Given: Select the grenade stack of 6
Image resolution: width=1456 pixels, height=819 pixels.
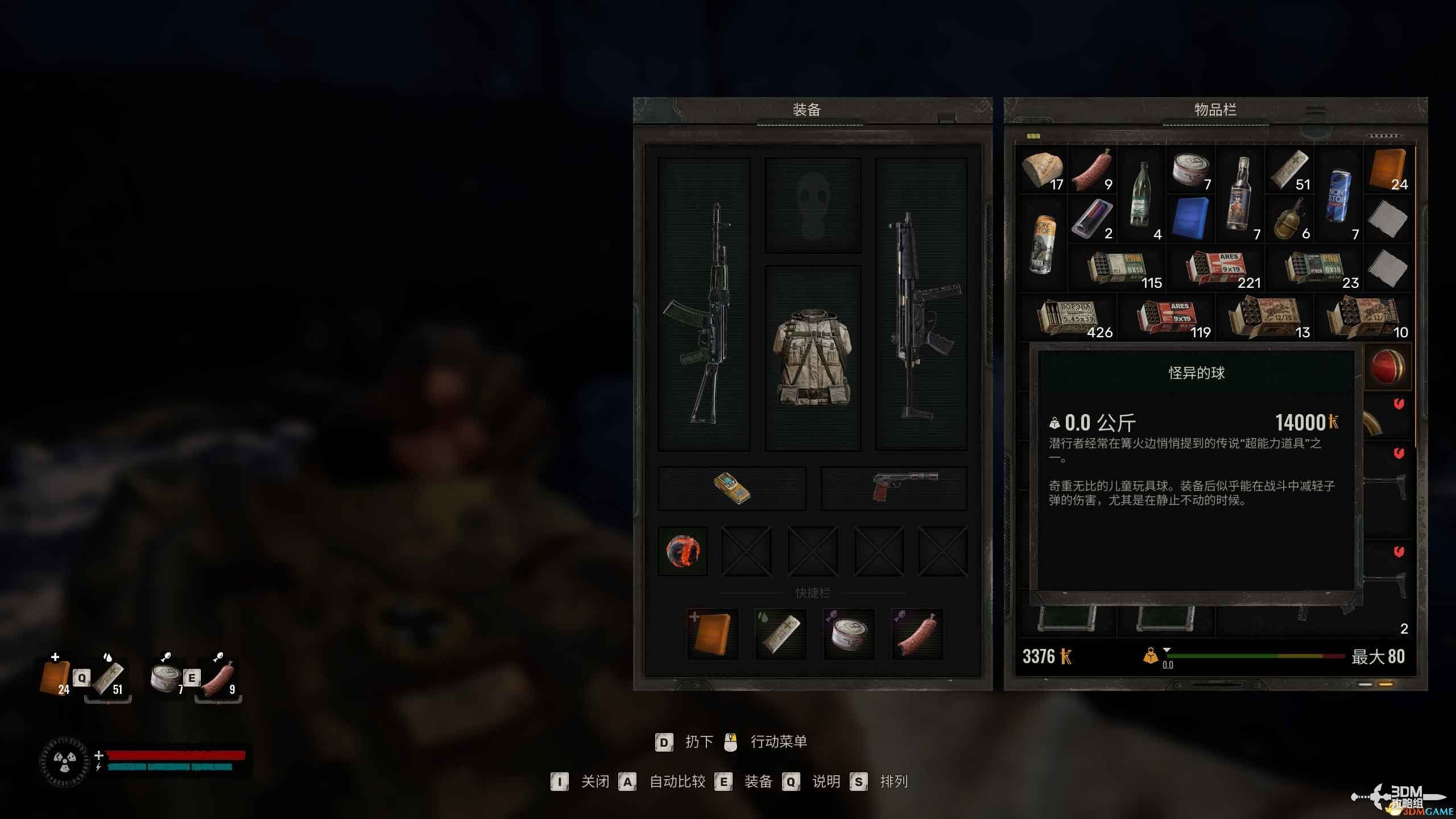Looking at the screenshot, I should click(1289, 219).
